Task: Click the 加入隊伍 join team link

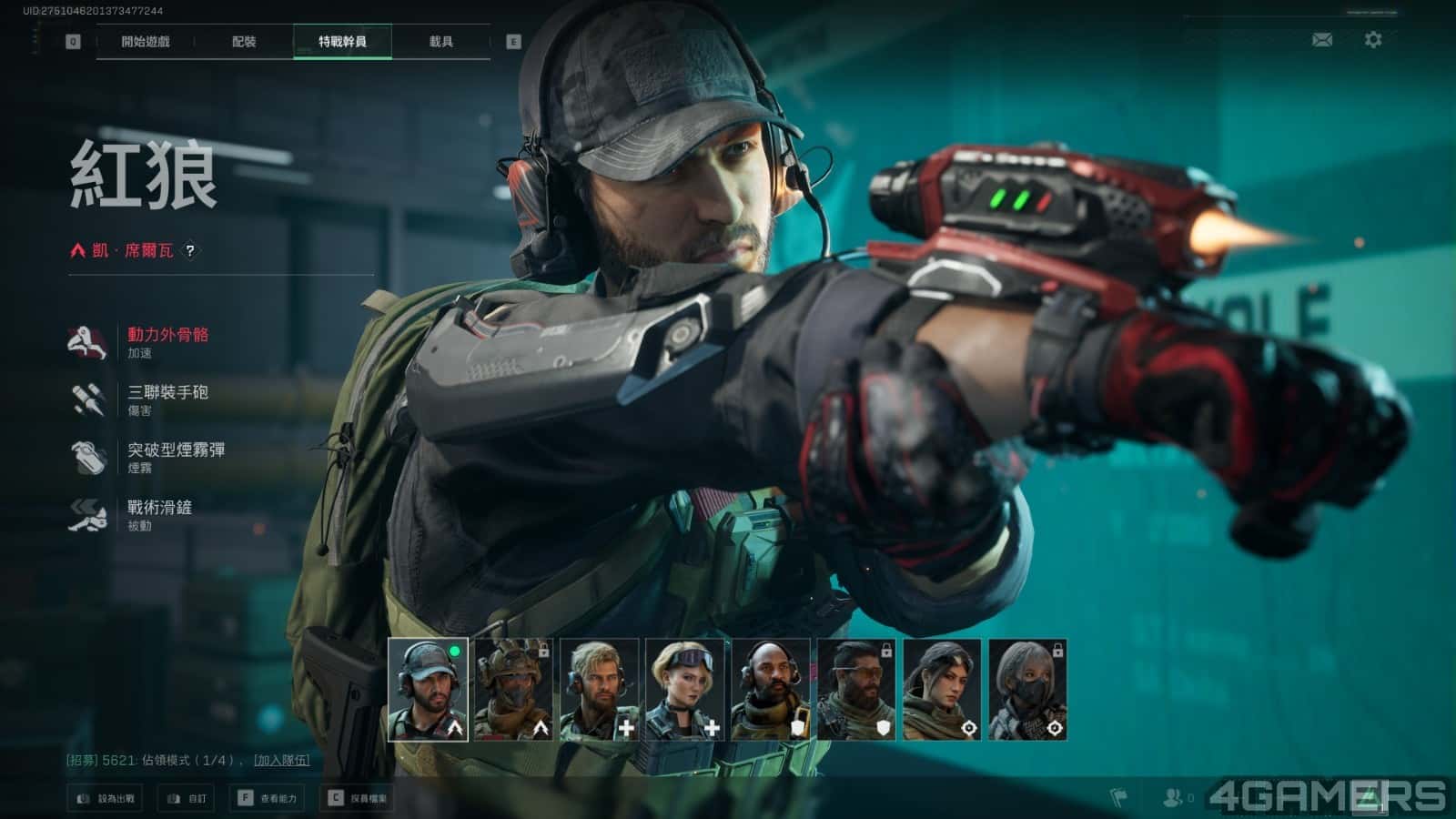Action: [281, 760]
